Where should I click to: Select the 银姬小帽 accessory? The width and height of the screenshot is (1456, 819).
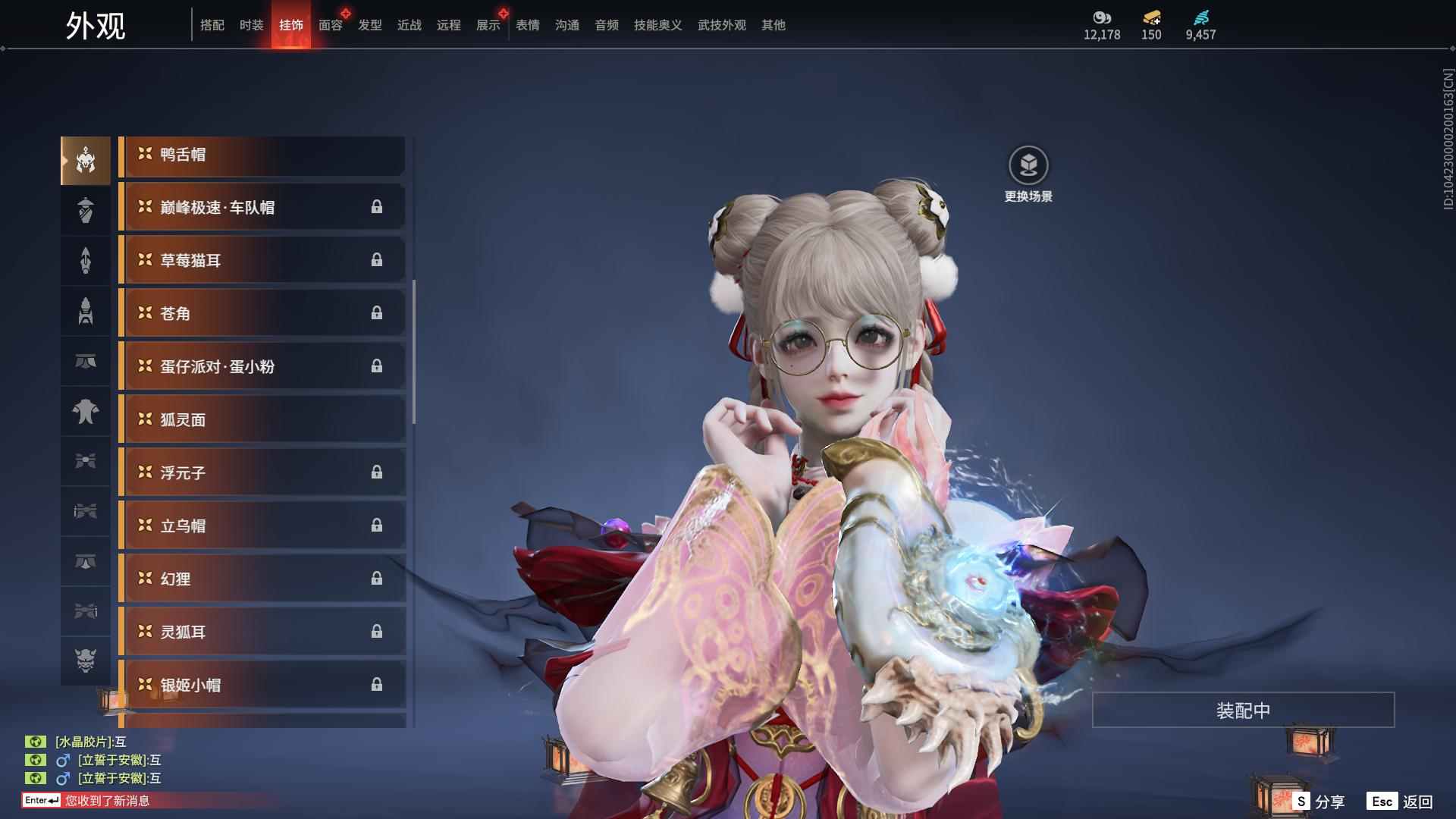pos(262,686)
